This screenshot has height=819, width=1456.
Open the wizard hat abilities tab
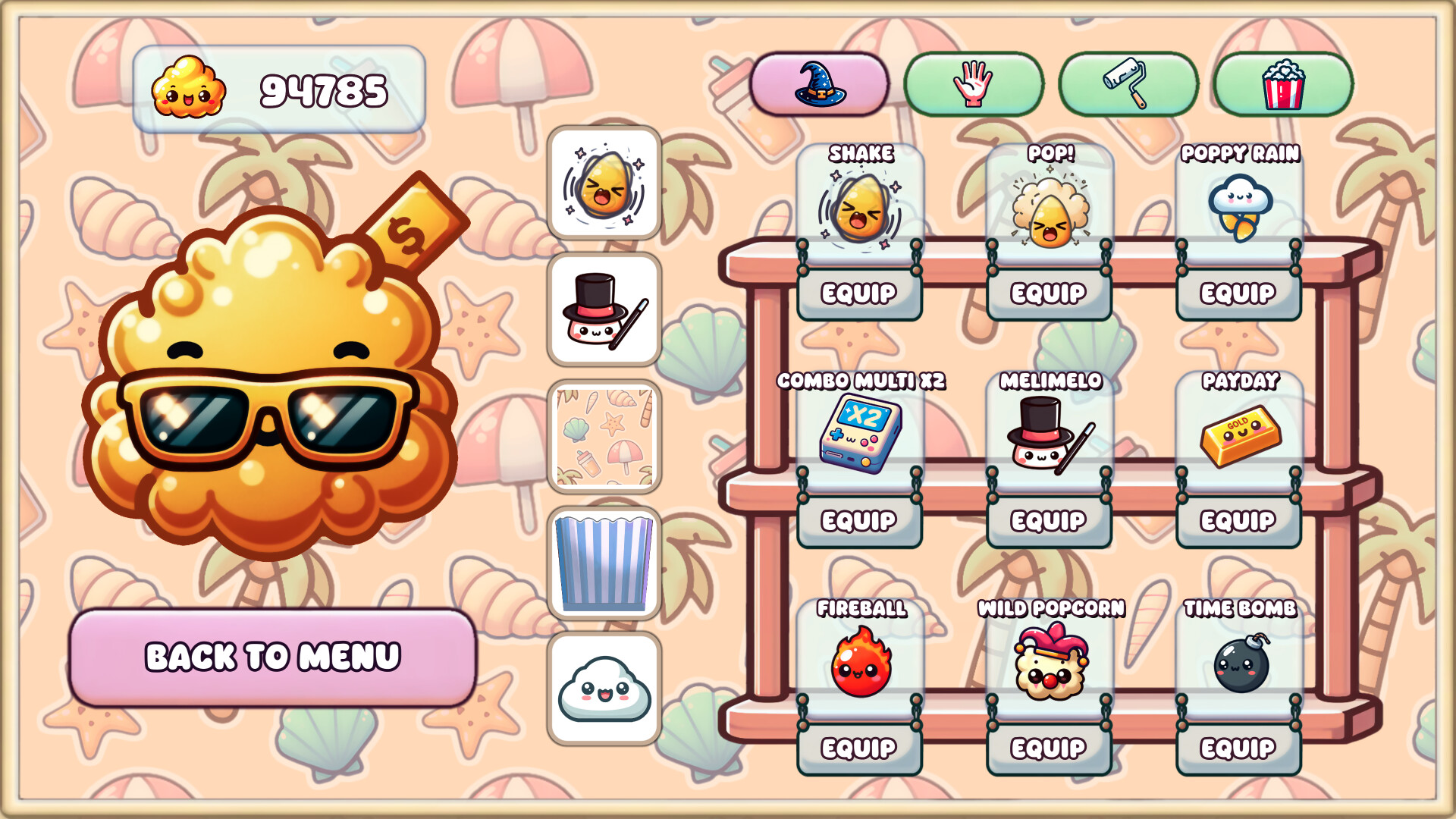click(x=821, y=85)
